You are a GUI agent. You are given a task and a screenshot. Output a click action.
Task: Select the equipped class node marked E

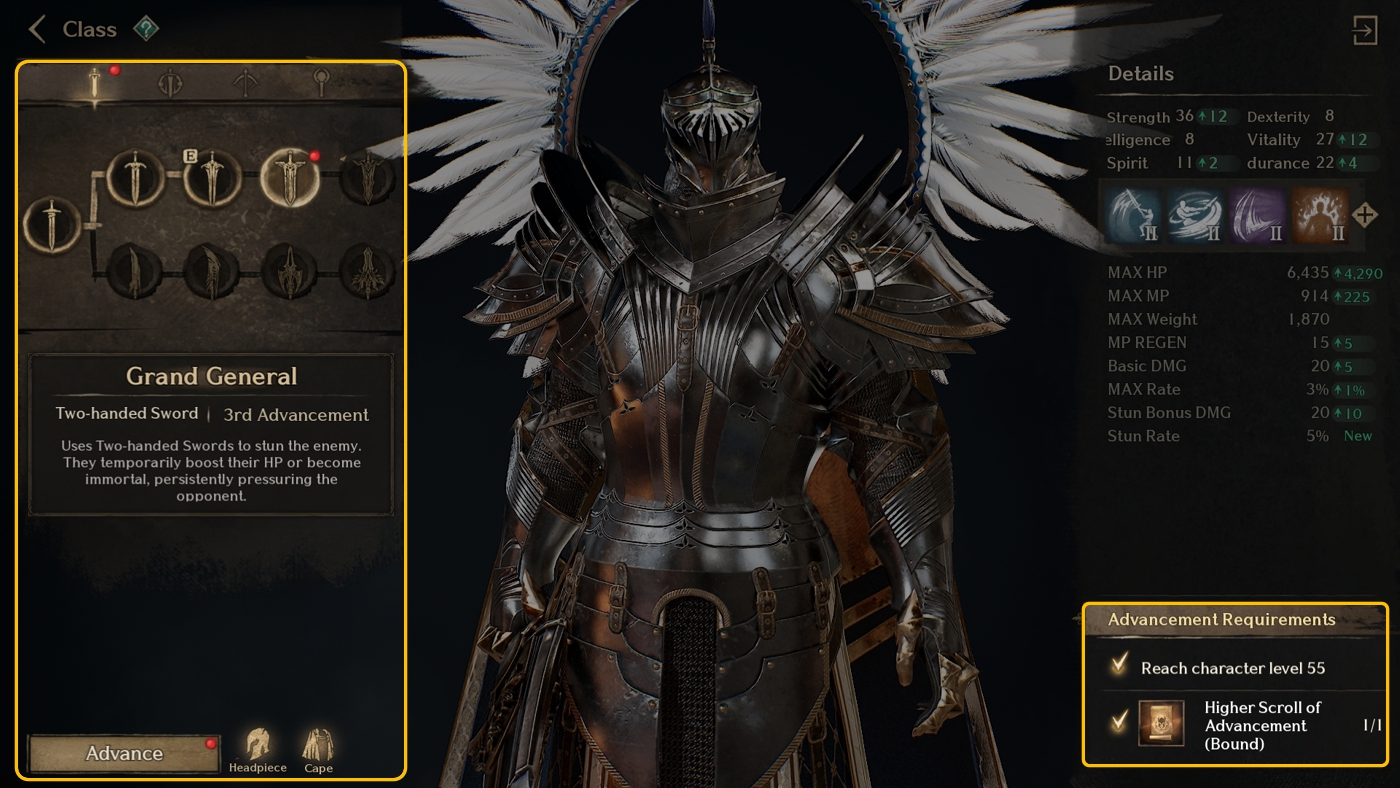[211, 177]
